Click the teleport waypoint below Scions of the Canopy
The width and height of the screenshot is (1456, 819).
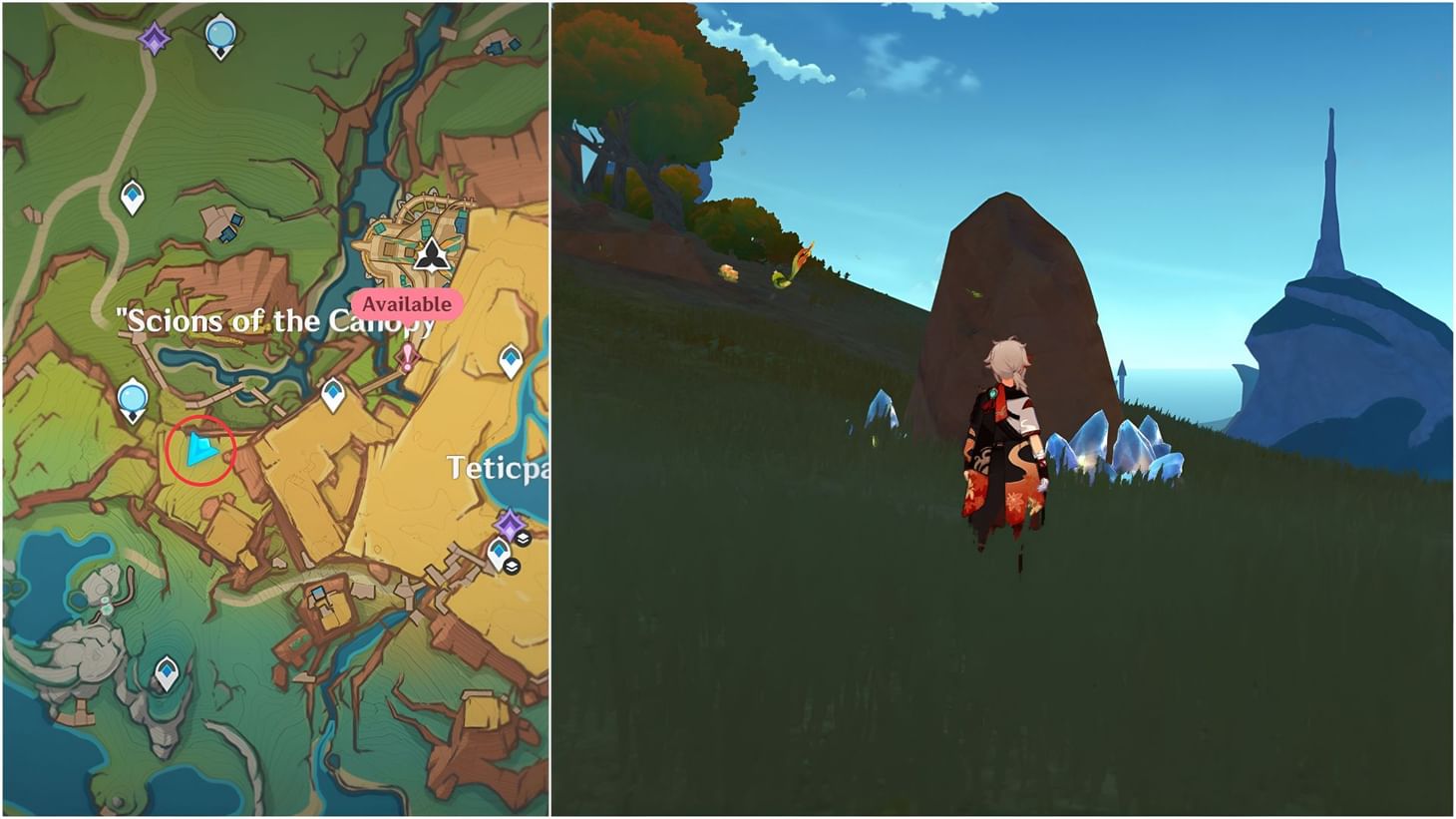332,392
